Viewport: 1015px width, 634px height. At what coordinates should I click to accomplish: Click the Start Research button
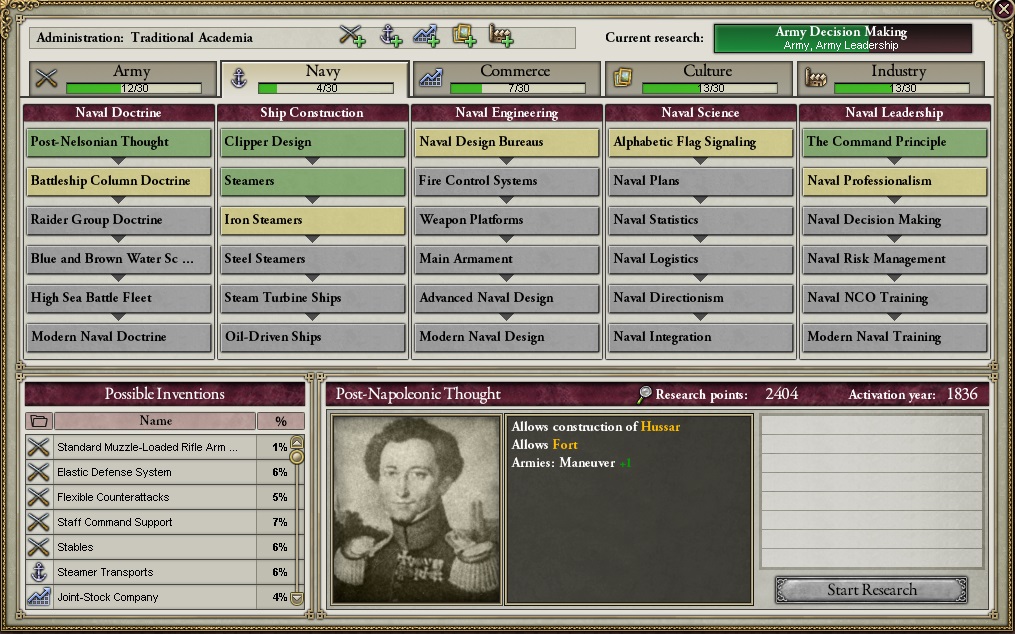pyautogui.click(x=871, y=590)
